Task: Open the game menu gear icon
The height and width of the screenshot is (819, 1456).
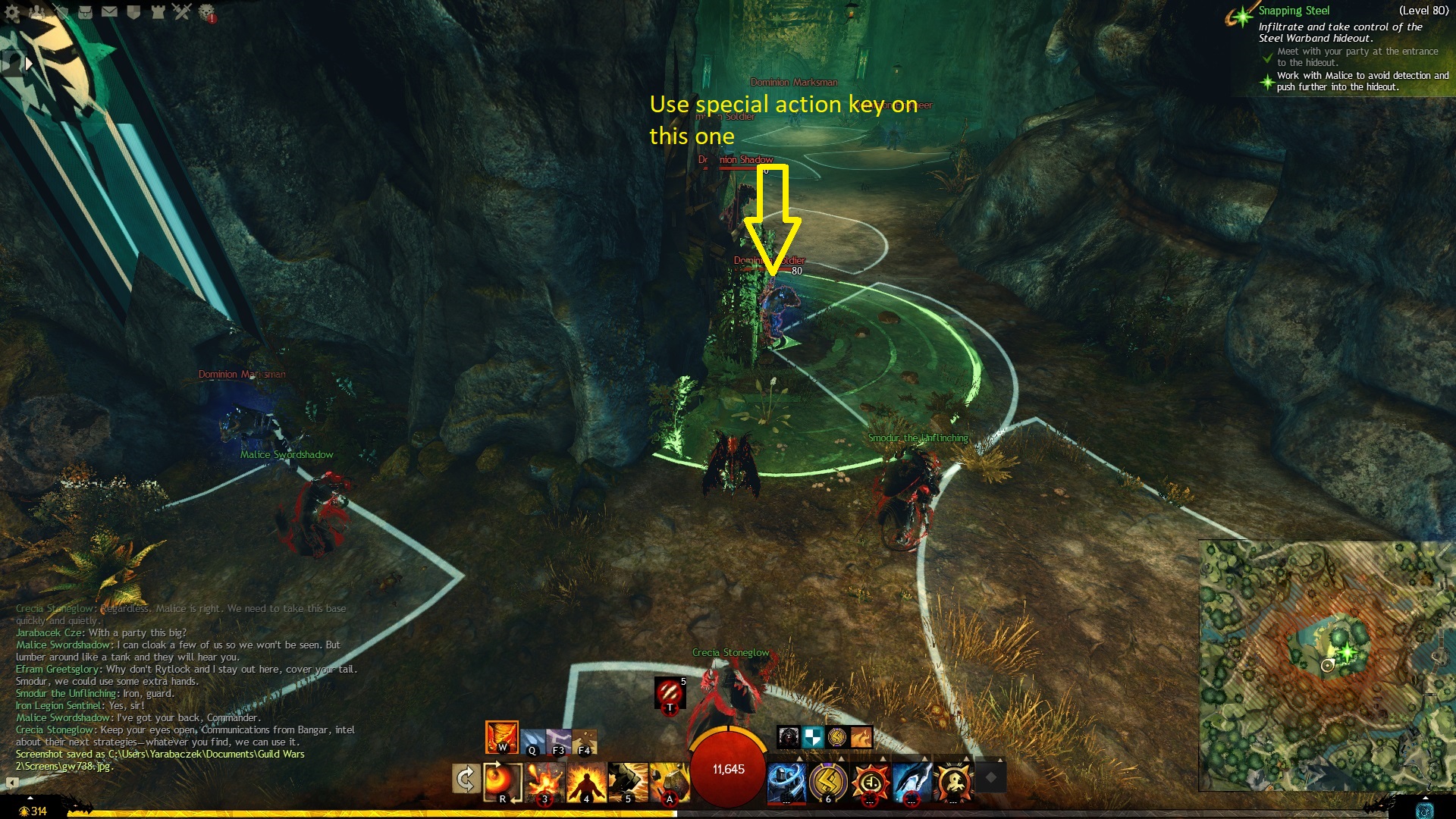Action: (12, 12)
